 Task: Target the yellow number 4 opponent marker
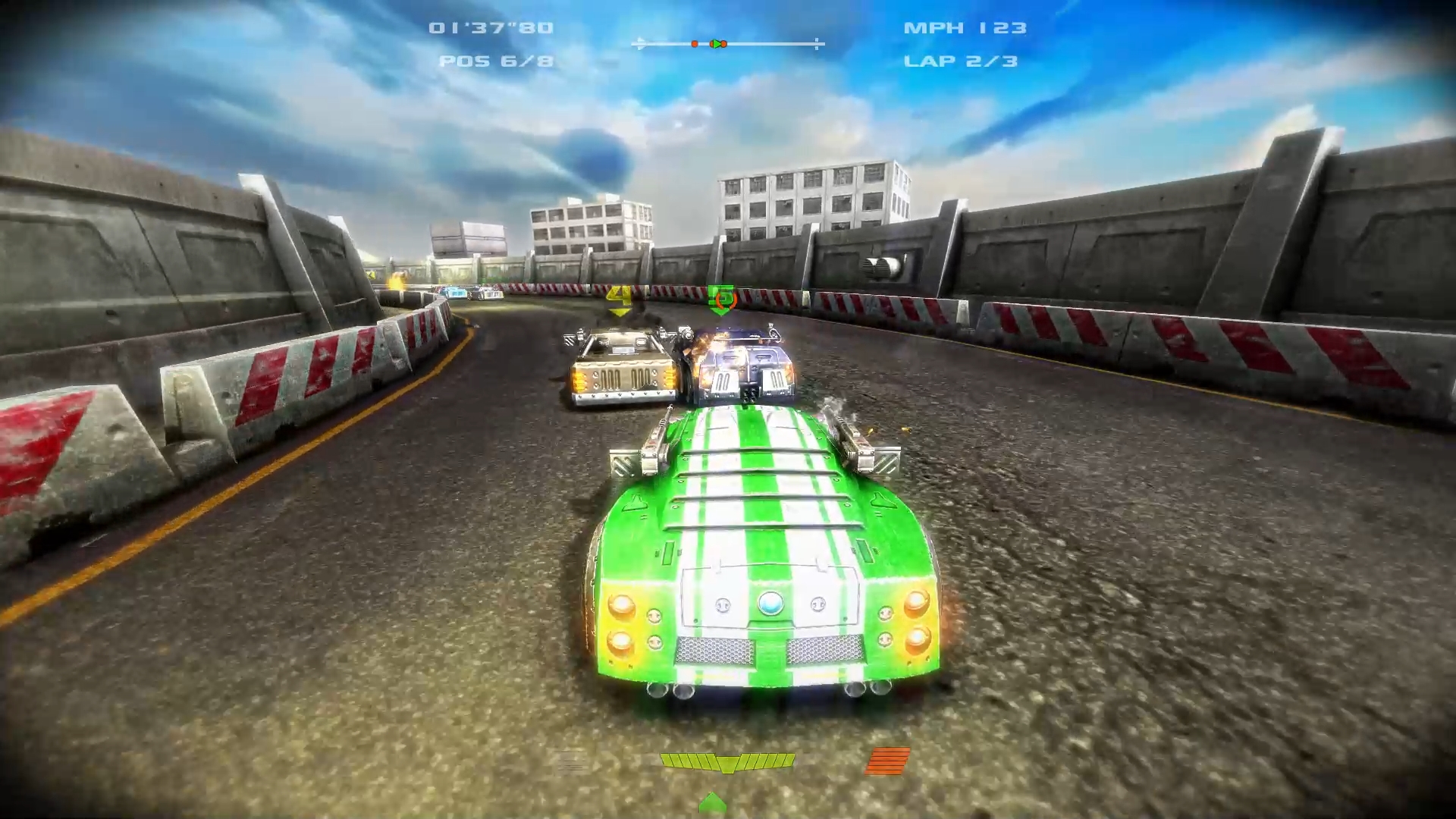(620, 298)
